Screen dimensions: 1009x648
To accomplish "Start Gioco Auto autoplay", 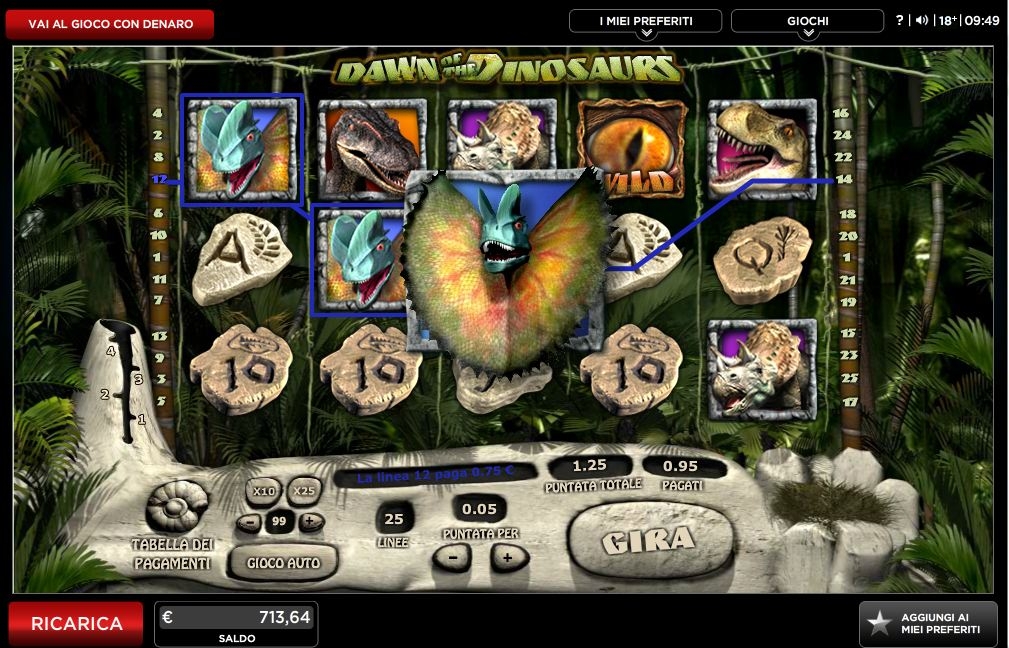I will point(283,562).
